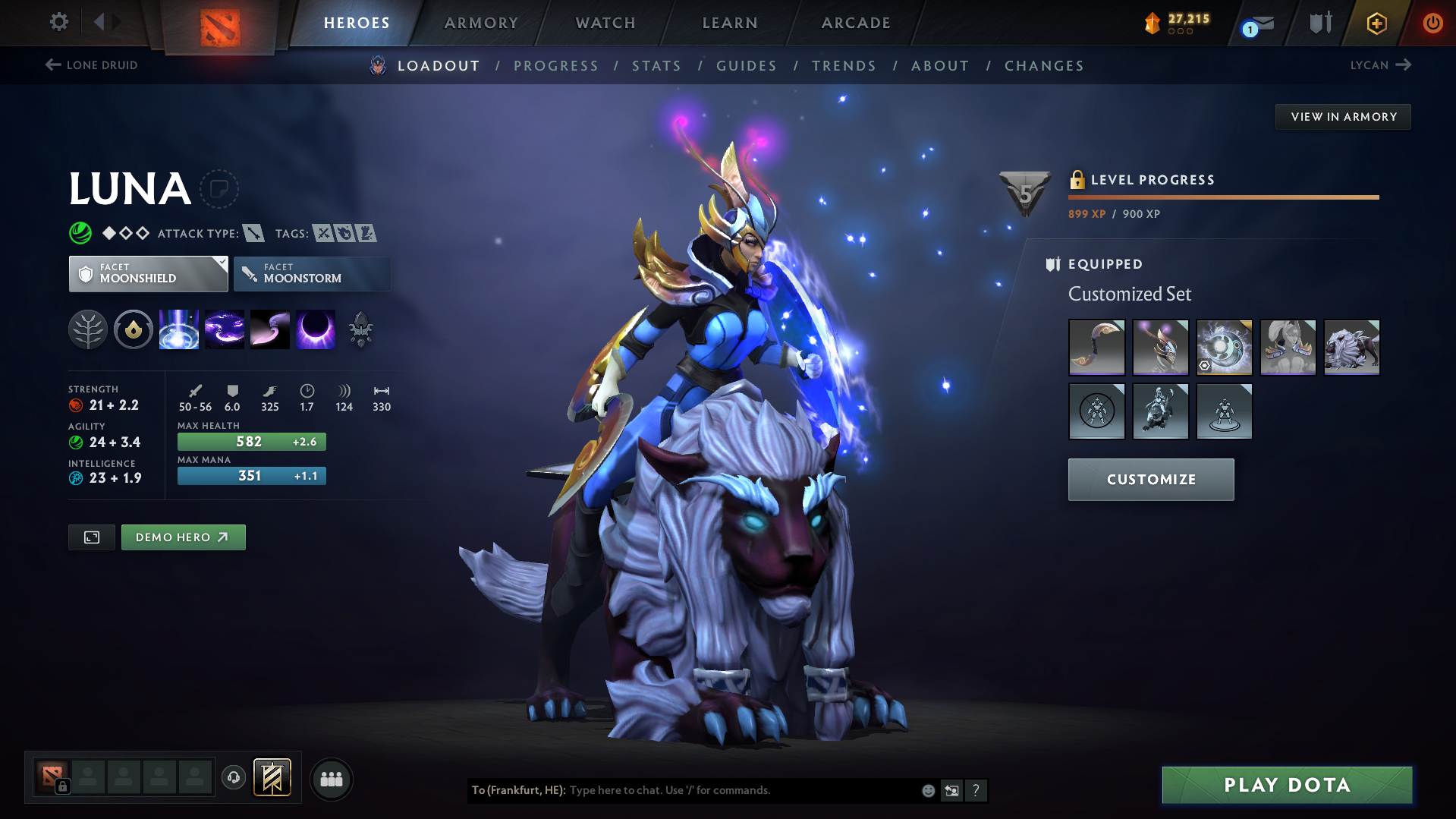Click the chat input field
The height and width of the screenshot is (819, 1456).
coord(744,790)
